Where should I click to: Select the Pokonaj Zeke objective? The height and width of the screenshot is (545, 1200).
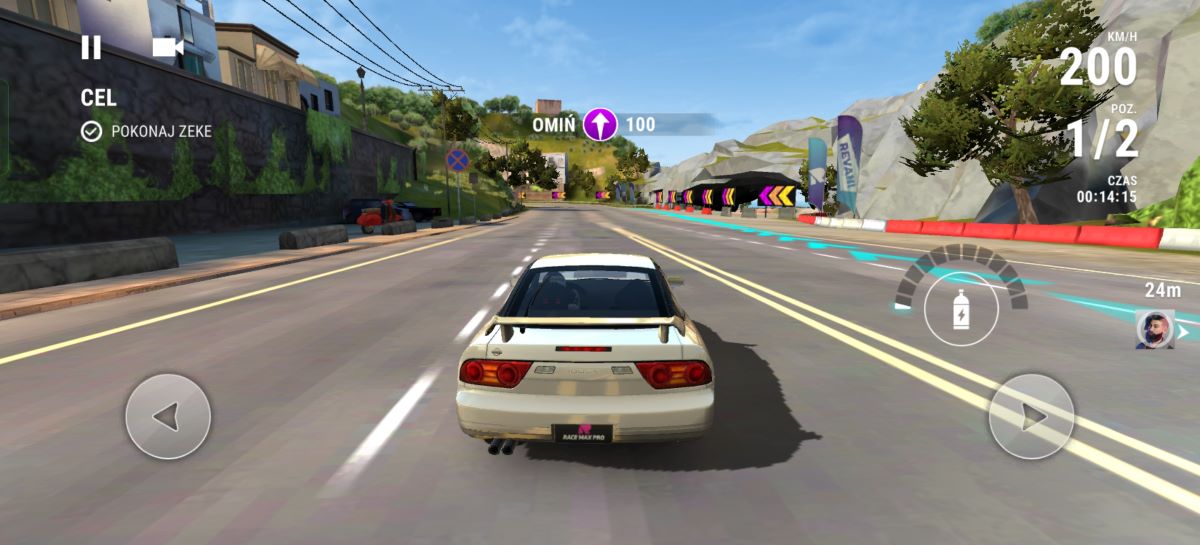[x=147, y=131]
